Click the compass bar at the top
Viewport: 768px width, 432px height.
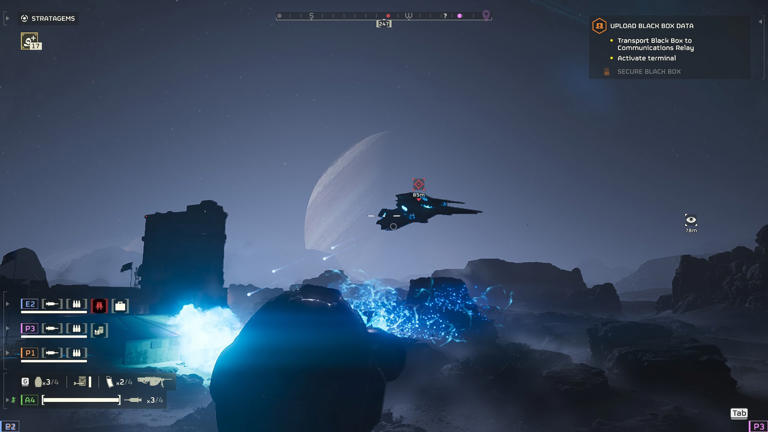tap(384, 16)
